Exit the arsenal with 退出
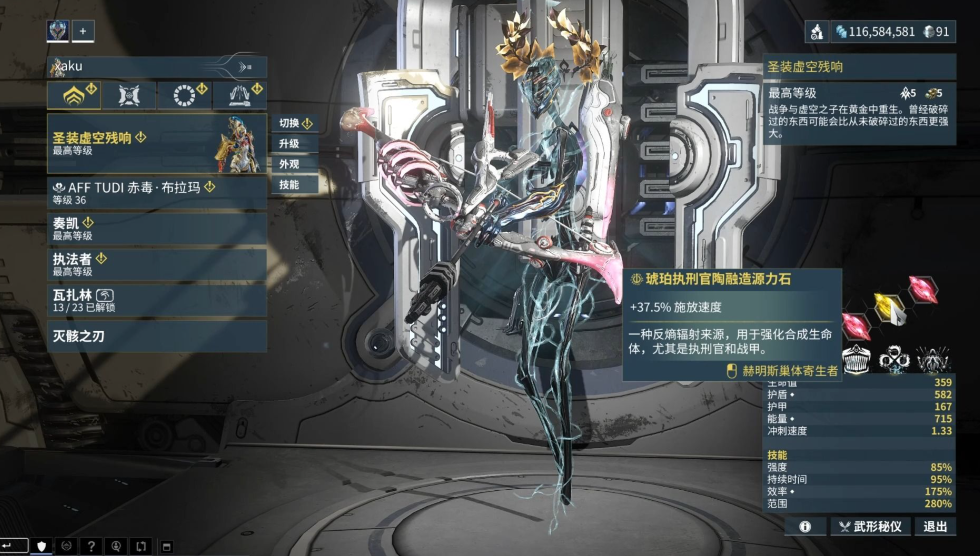Image resolution: width=980 pixels, height=556 pixels. [935, 526]
